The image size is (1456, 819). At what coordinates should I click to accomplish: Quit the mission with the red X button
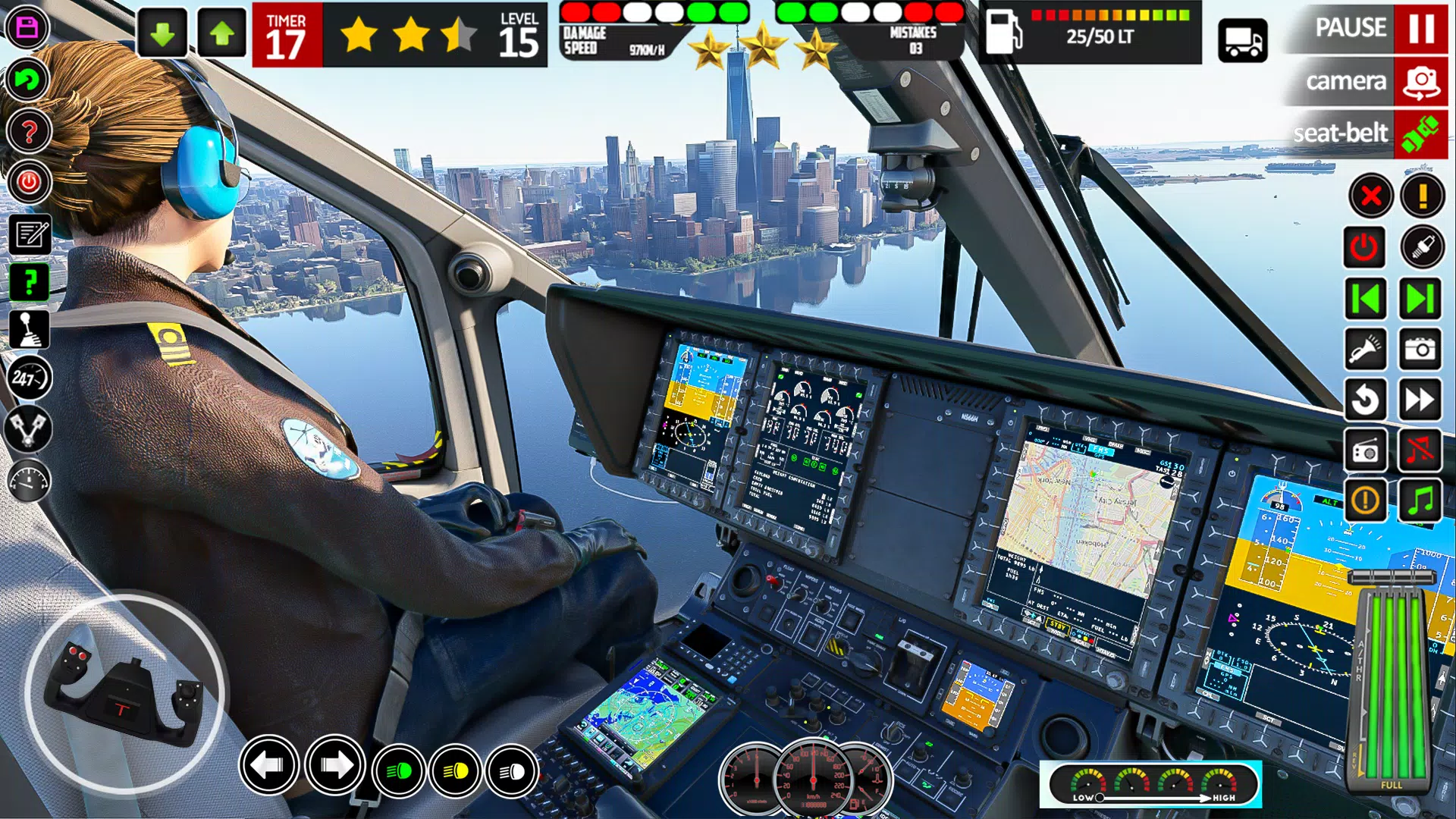coord(1367,197)
